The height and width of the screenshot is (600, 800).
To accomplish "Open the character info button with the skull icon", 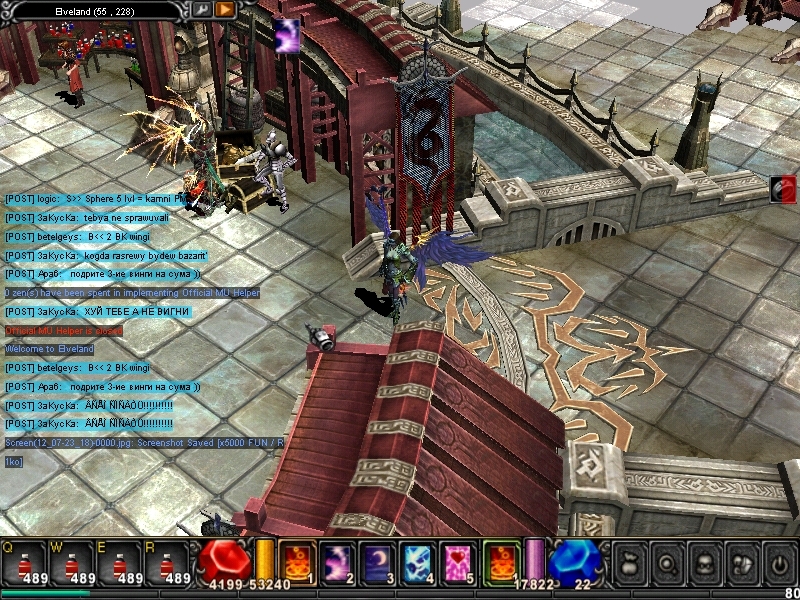I will (x=703, y=563).
